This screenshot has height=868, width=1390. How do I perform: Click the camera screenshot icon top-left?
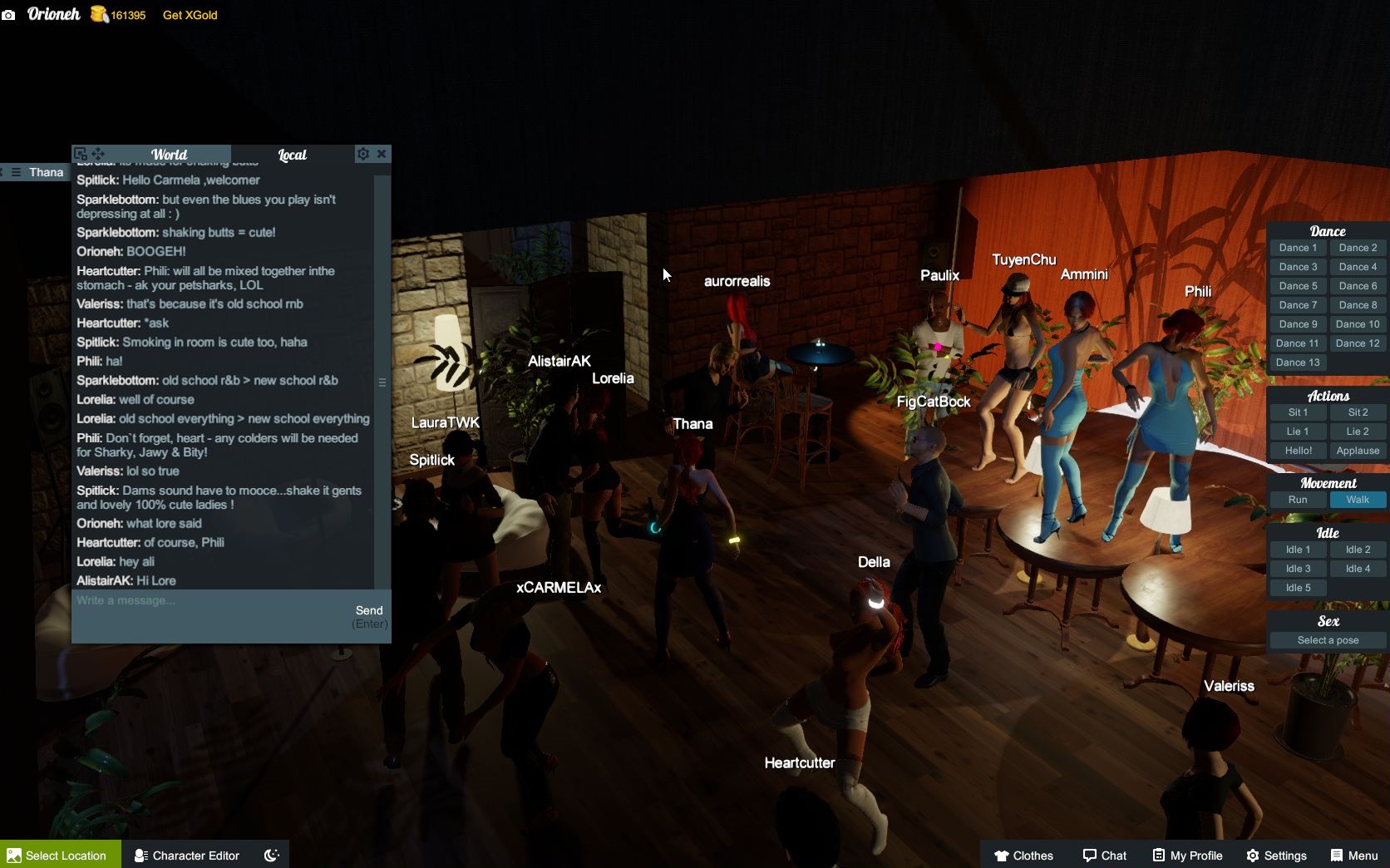[9, 15]
